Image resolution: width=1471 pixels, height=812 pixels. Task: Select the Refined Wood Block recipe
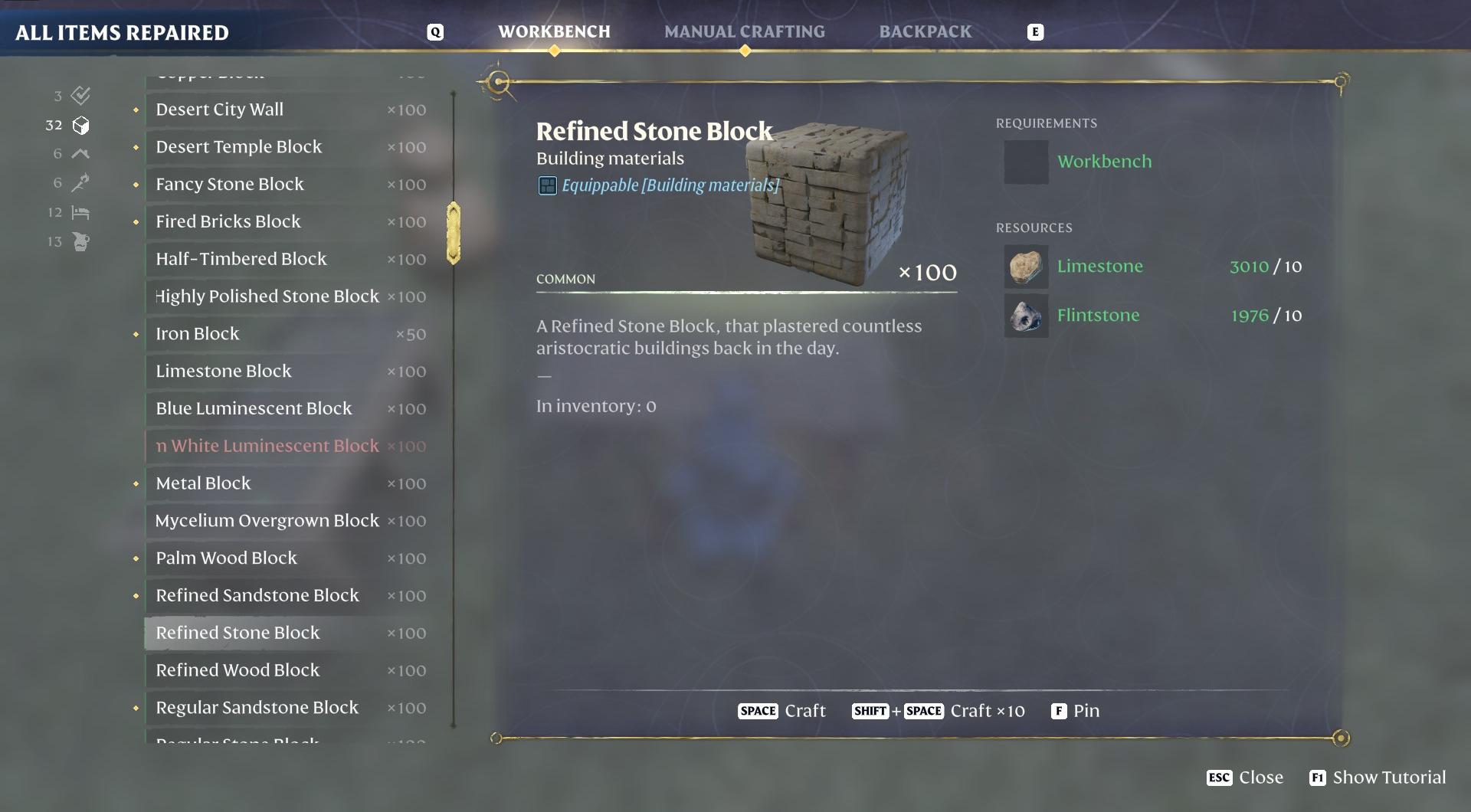(238, 670)
